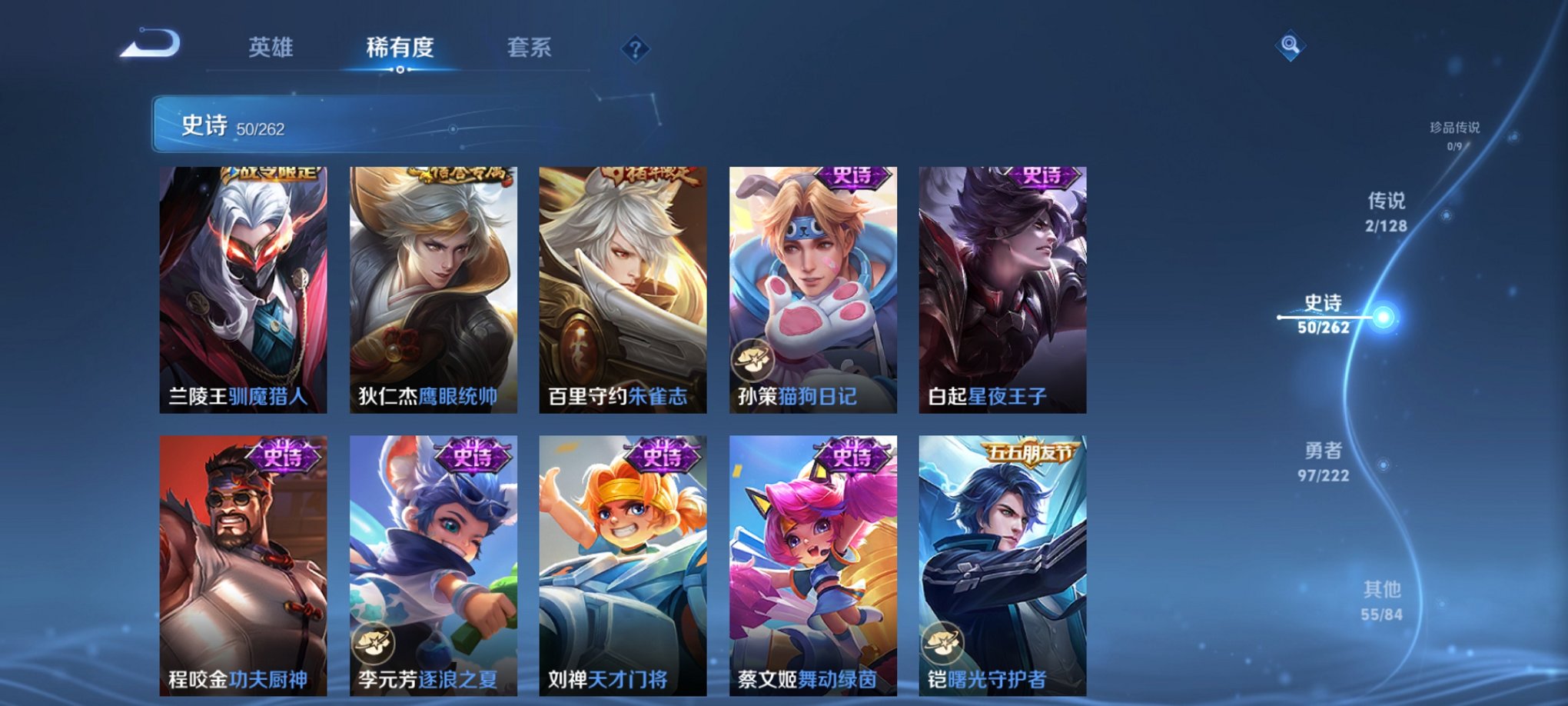Open the search magnifier at top right
This screenshot has height=706, width=1568.
[x=1292, y=46]
